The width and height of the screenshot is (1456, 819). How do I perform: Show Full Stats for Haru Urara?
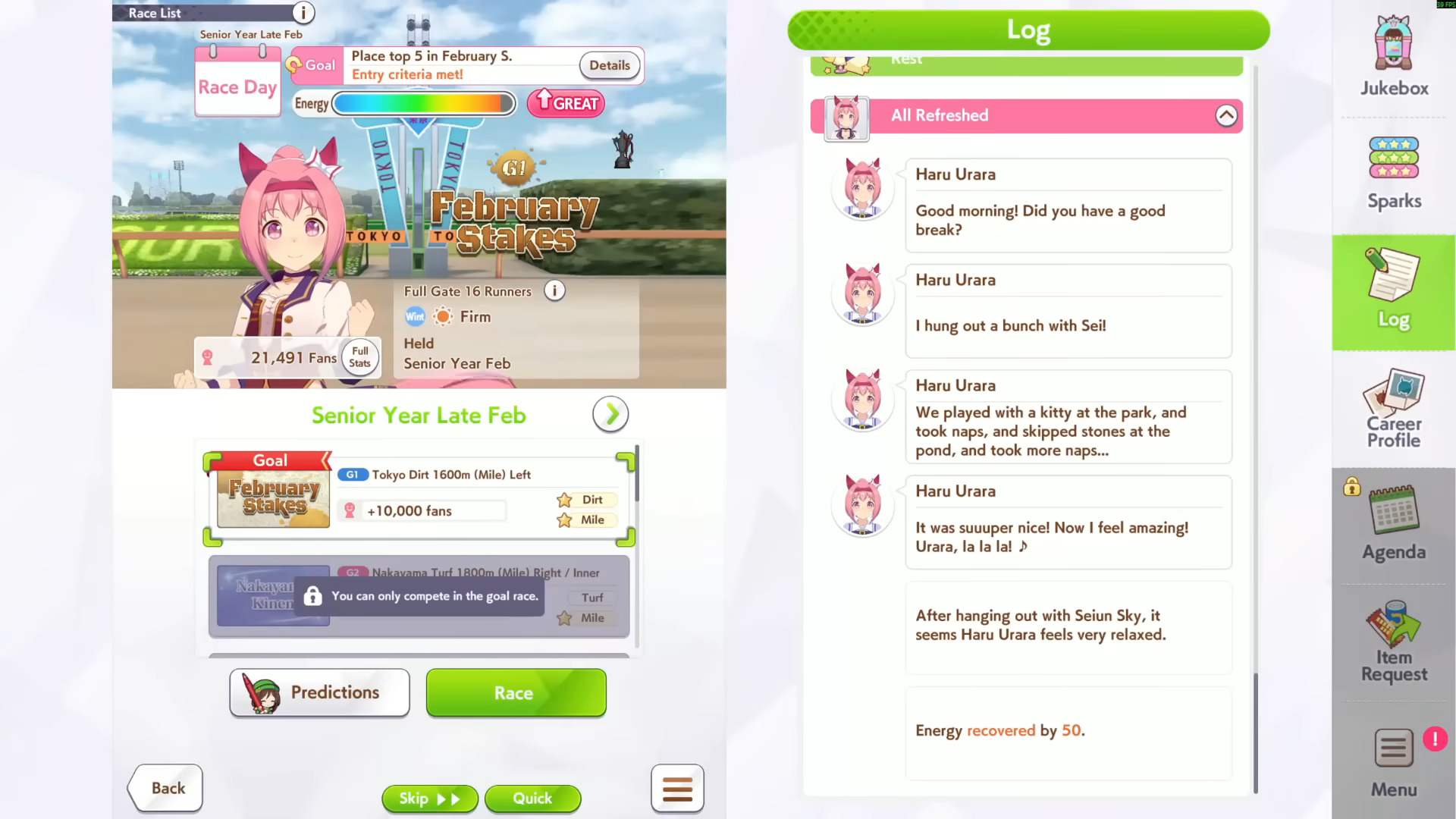[360, 357]
